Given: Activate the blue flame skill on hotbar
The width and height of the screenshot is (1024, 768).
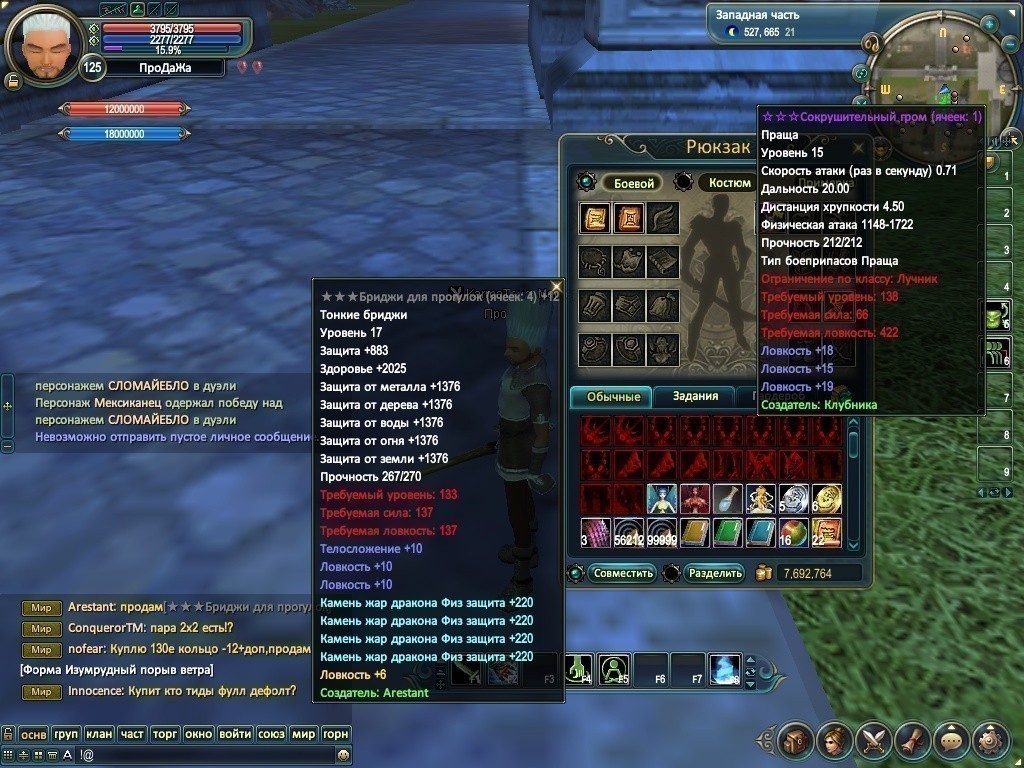Looking at the screenshot, I should 723,668.
